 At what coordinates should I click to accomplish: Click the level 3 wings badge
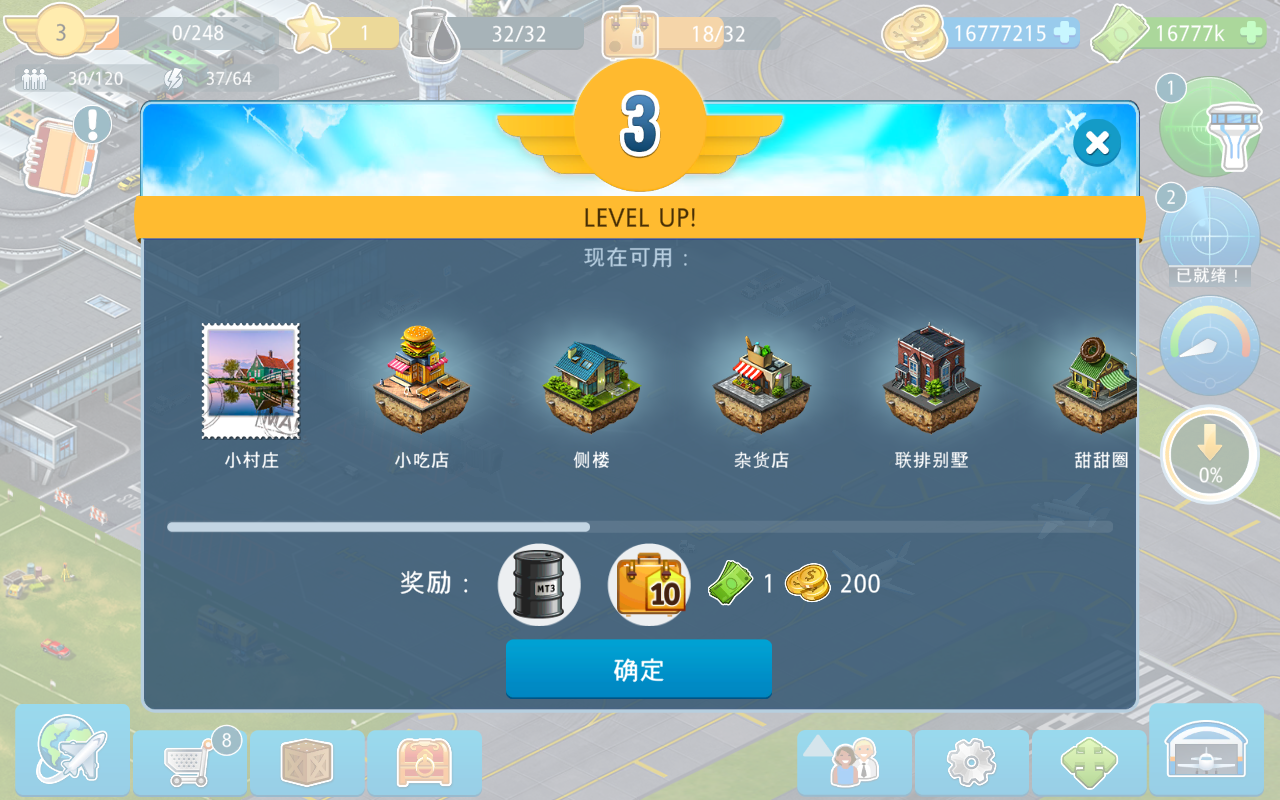pyautogui.click(x=62, y=32)
